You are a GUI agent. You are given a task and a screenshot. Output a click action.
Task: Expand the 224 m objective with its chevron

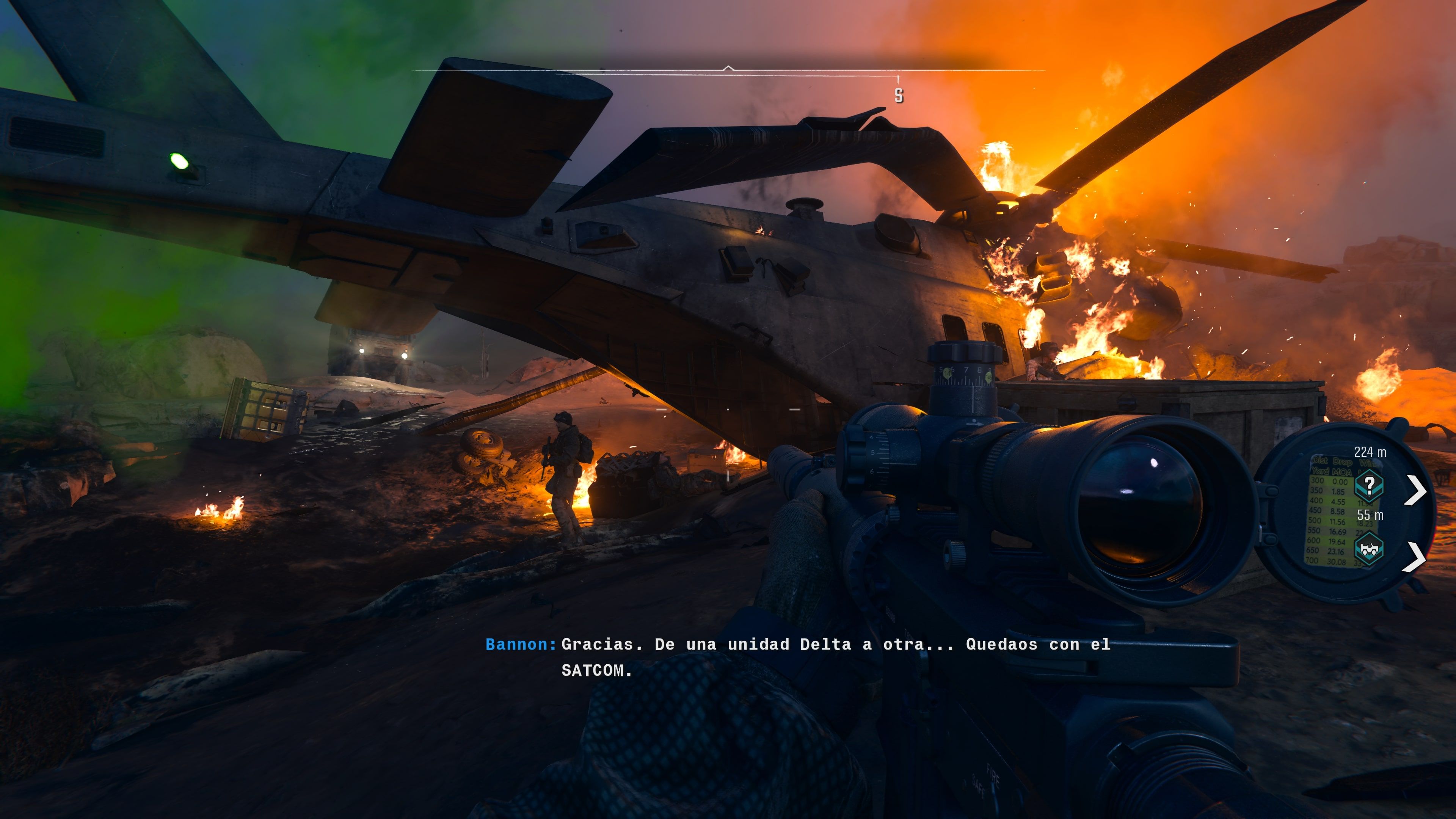[x=1416, y=490]
